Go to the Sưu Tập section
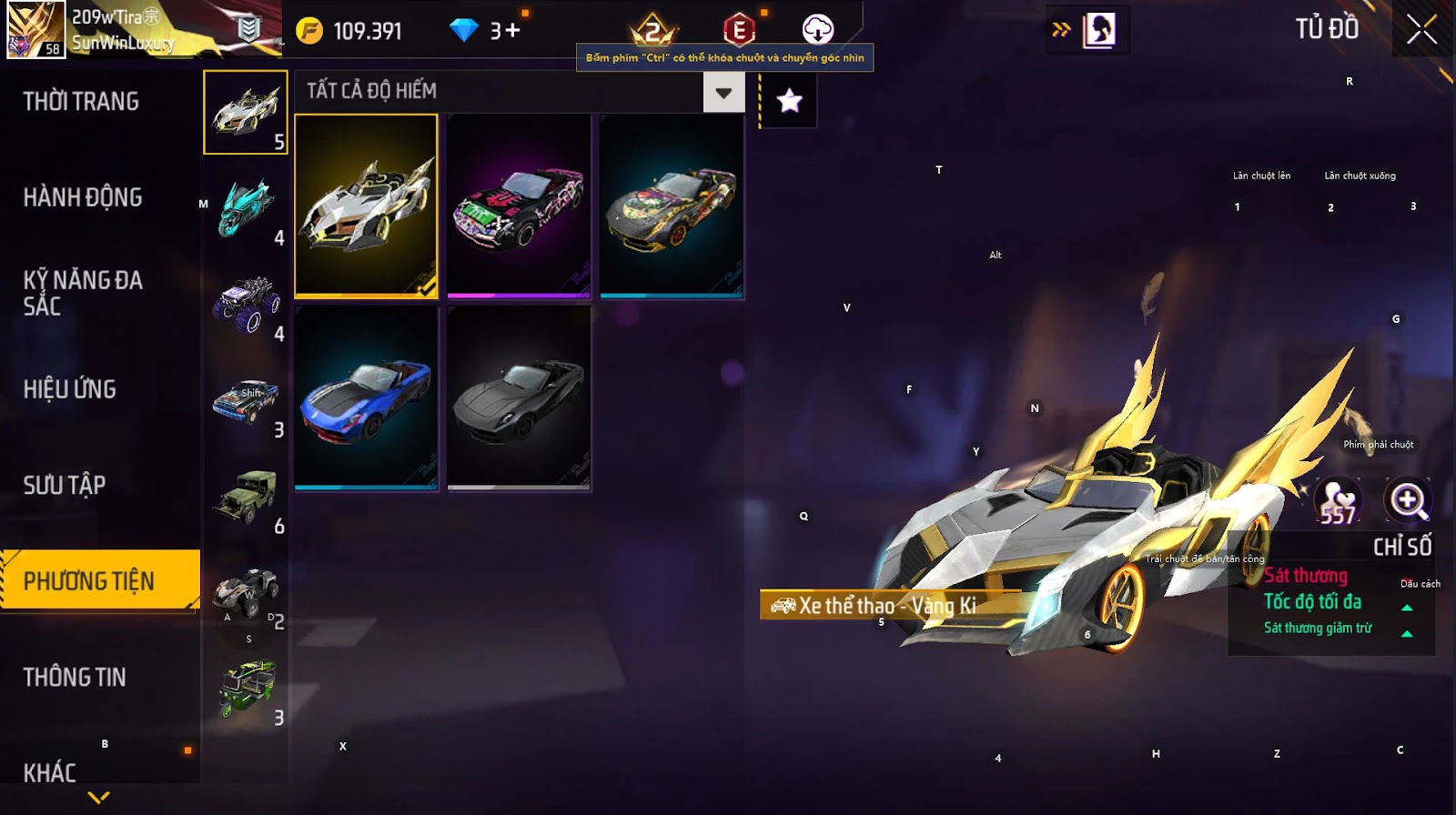Image resolution: width=1456 pixels, height=815 pixels. pos(65,485)
